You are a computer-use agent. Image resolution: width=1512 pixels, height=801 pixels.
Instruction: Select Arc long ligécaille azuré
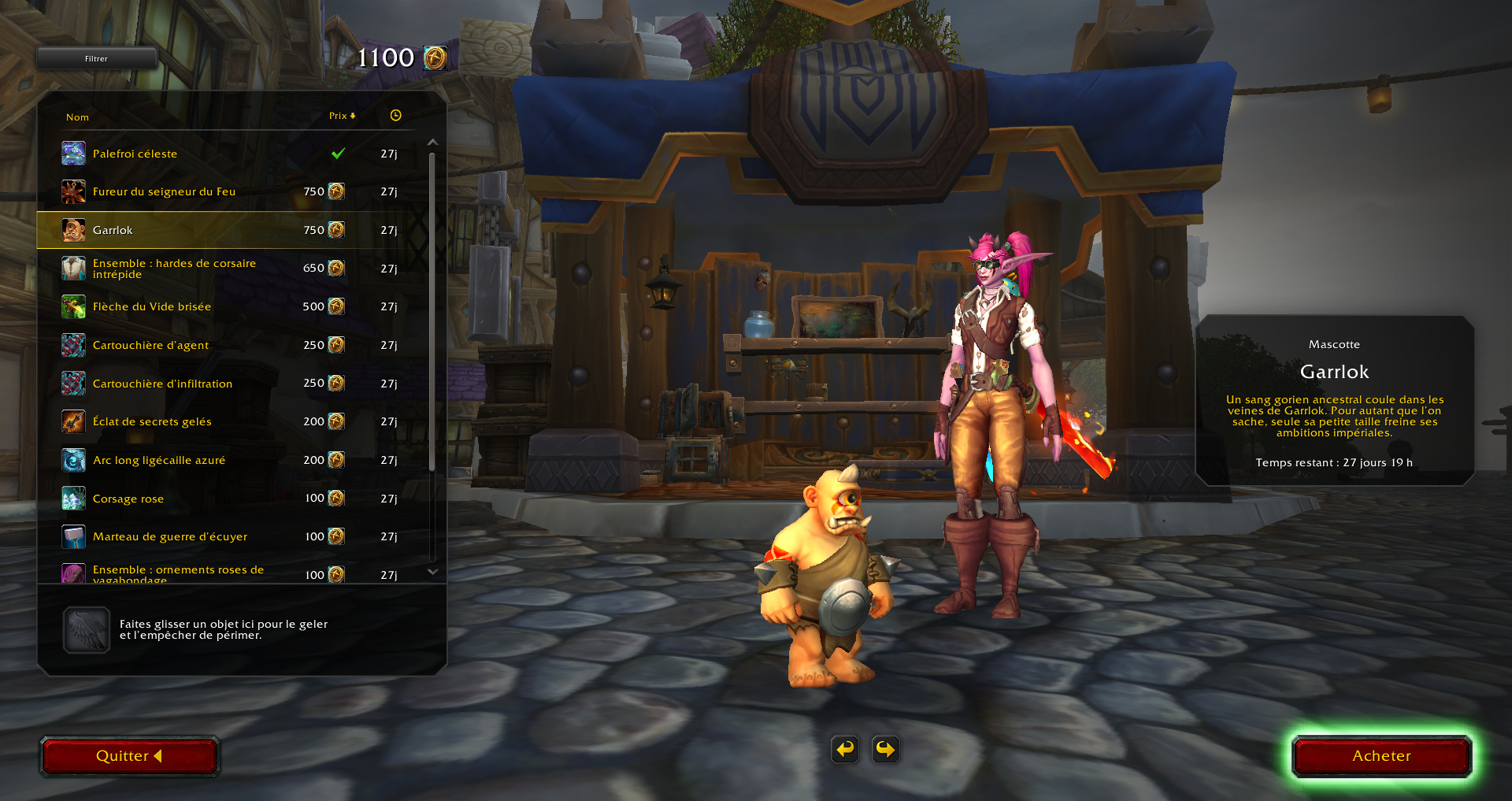tap(159, 460)
